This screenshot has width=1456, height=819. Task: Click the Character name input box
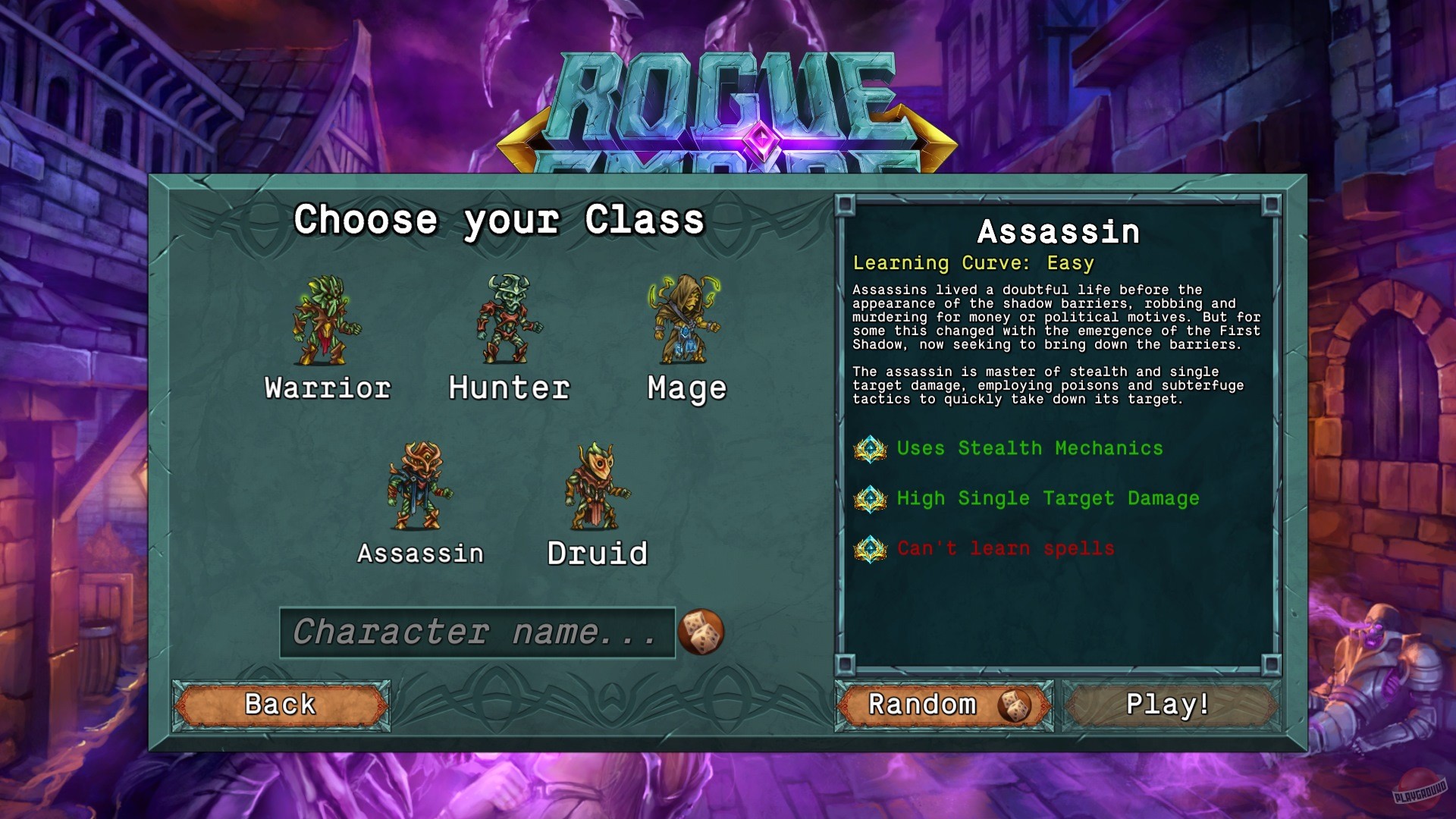[478, 633]
